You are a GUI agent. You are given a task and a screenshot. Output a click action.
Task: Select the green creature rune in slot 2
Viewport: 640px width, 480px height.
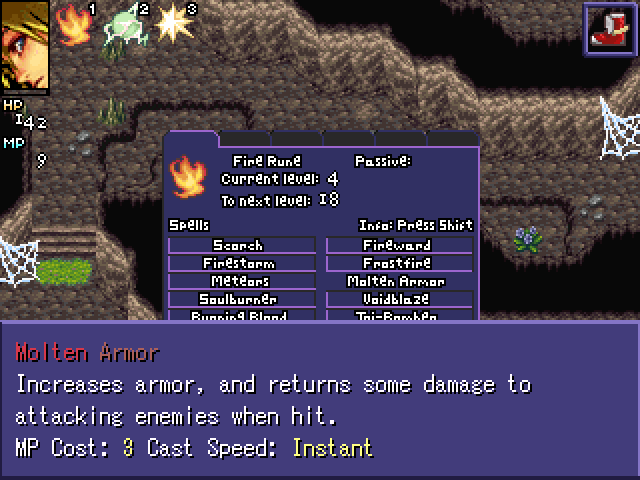(125, 25)
